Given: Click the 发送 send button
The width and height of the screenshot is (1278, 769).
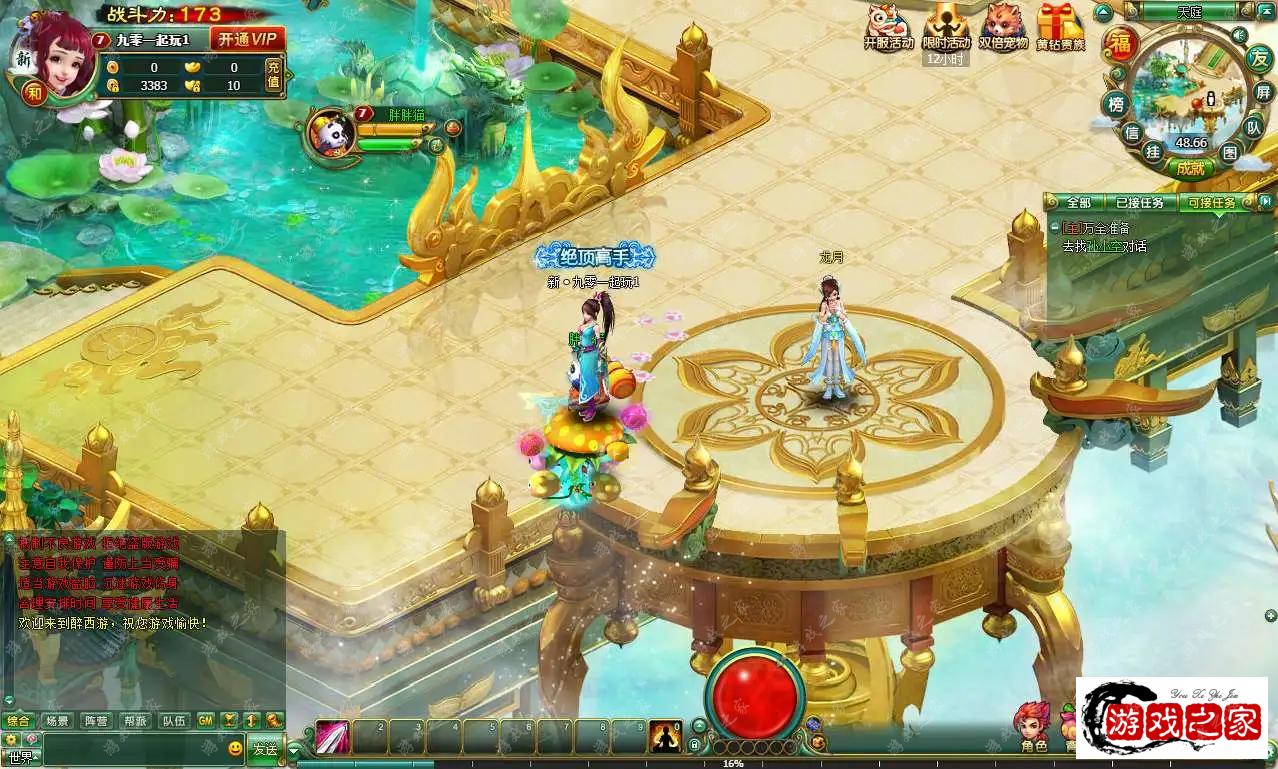Looking at the screenshot, I should click(x=264, y=748).
